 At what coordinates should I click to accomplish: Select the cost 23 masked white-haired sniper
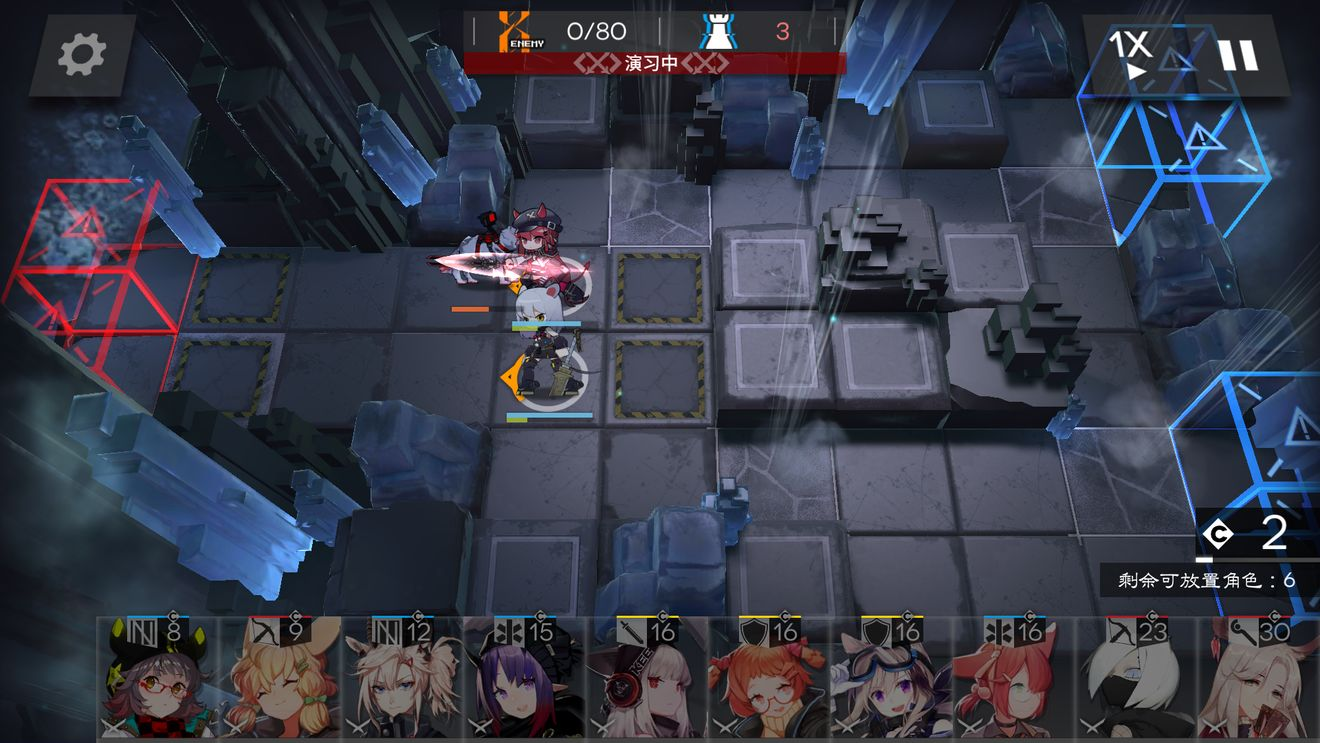1136,680
